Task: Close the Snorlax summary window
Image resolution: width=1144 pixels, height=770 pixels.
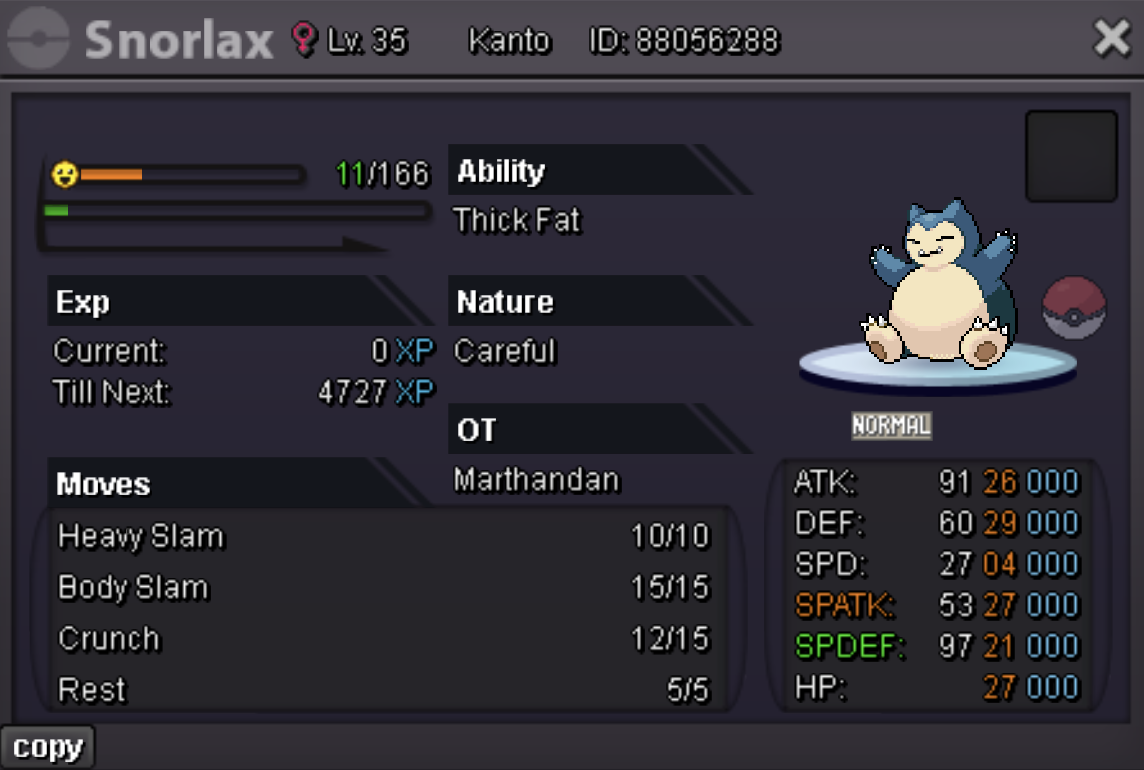Action: (1111, 39)
